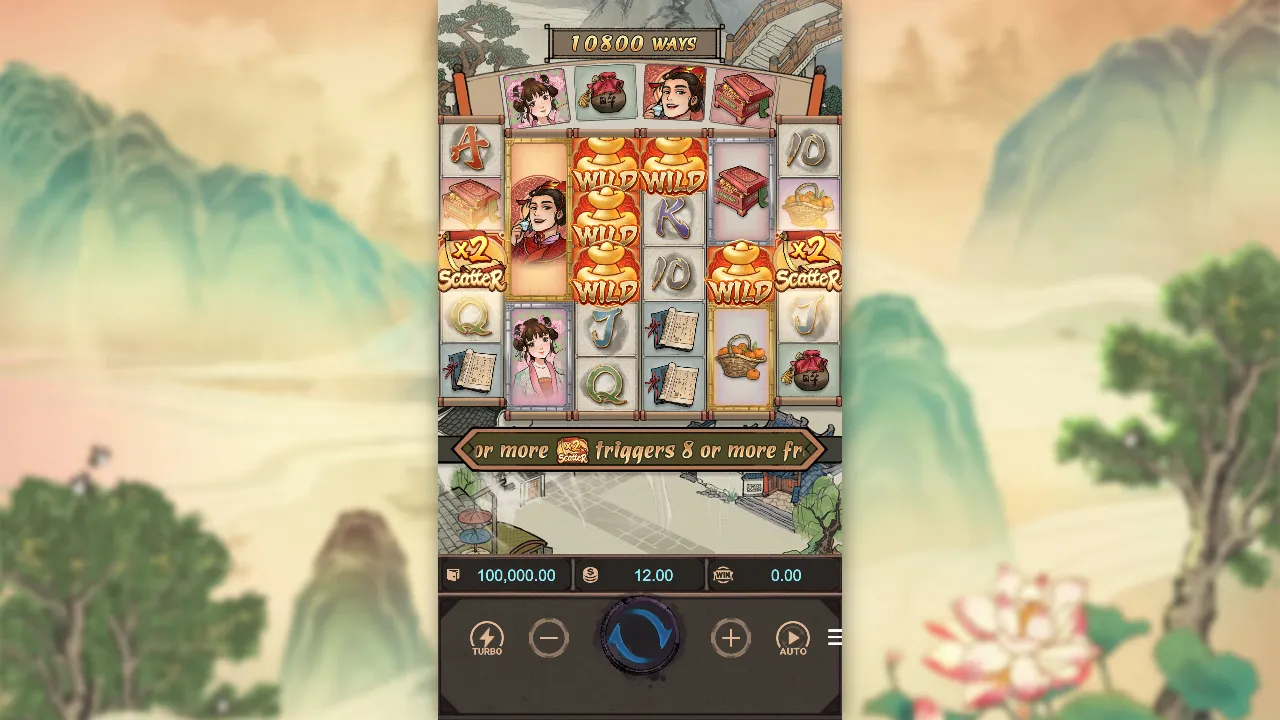The height and width of the screenshot is (720, 1280).
Task: Click the scrolling free spins info ticker
Action: [x=638, y=449]
